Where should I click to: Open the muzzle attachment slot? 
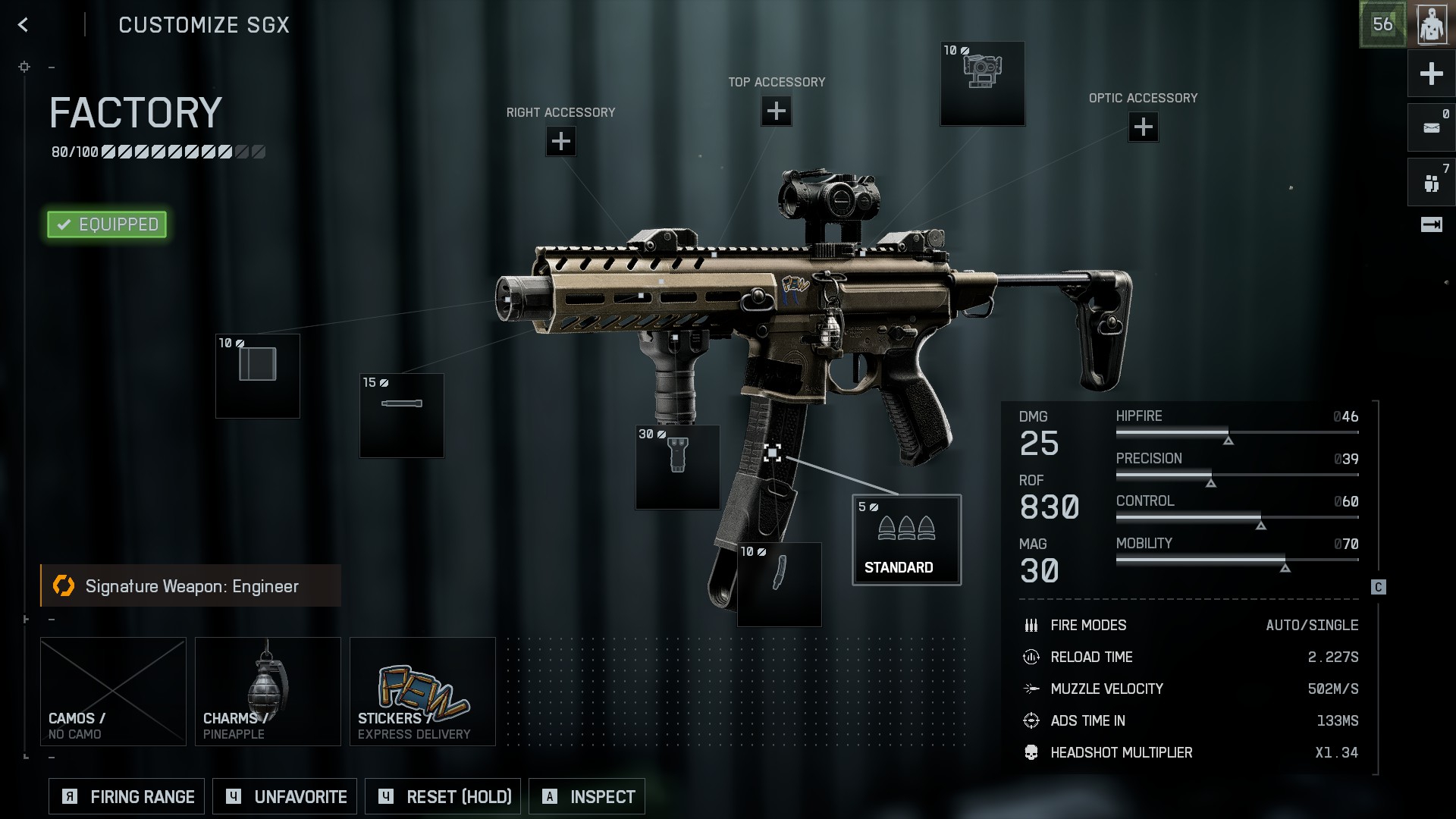coord(258,376)
